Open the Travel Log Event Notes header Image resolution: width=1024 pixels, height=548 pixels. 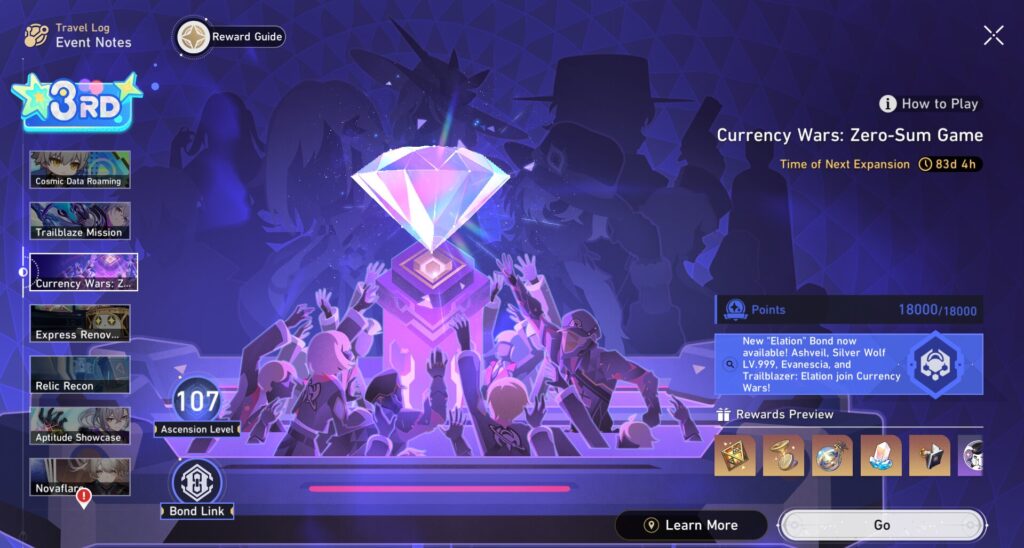pos(79,36)
